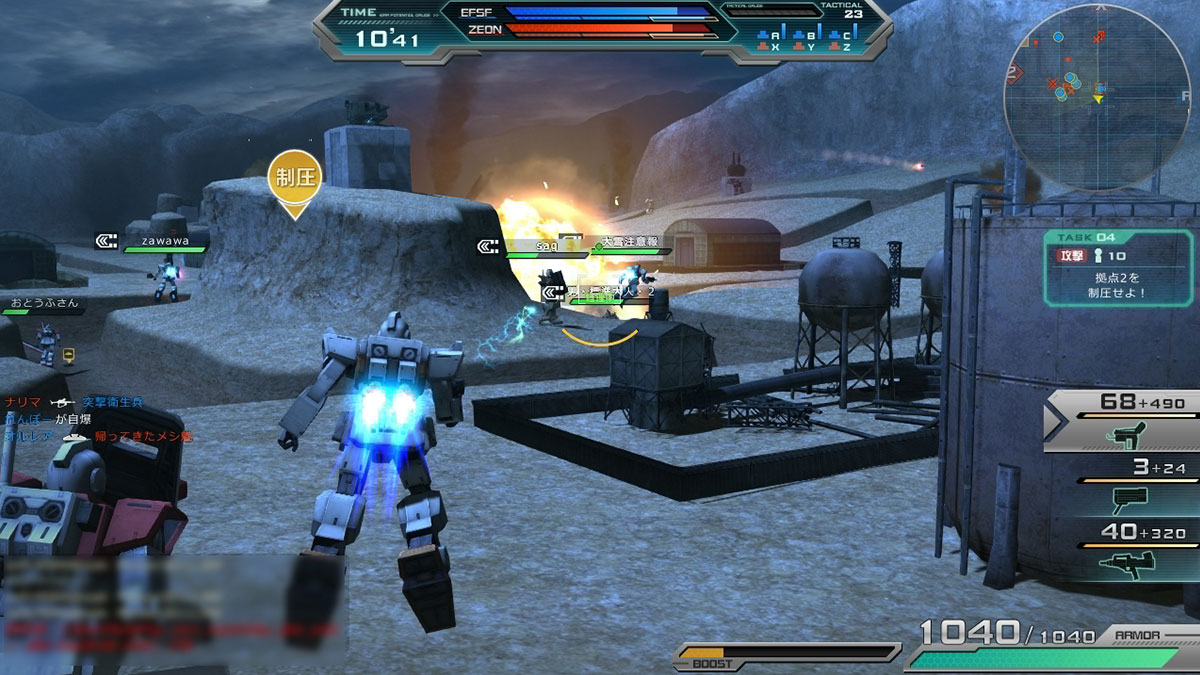
Task: Select the base Z indicator
Action: coord(846,46)
